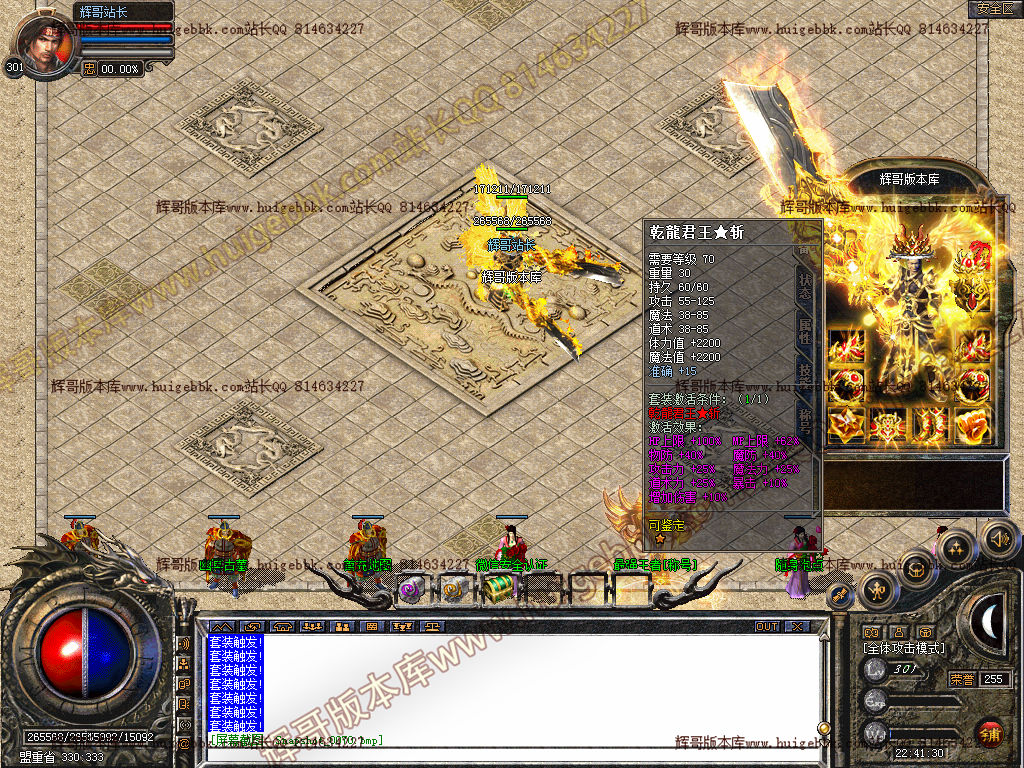This screenshot has width=1024, height=768.
Task: Click the 安全区 safe zone label
Action: (x=994, y=8)
